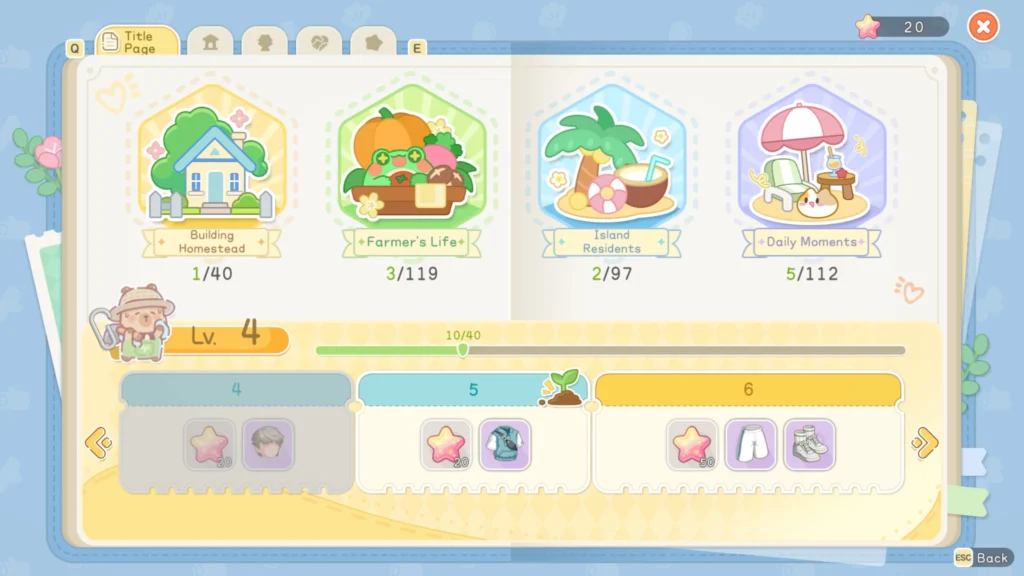Select the Title Page tab
This screenshot has height=576, width=1024.
tap(138, 42)
